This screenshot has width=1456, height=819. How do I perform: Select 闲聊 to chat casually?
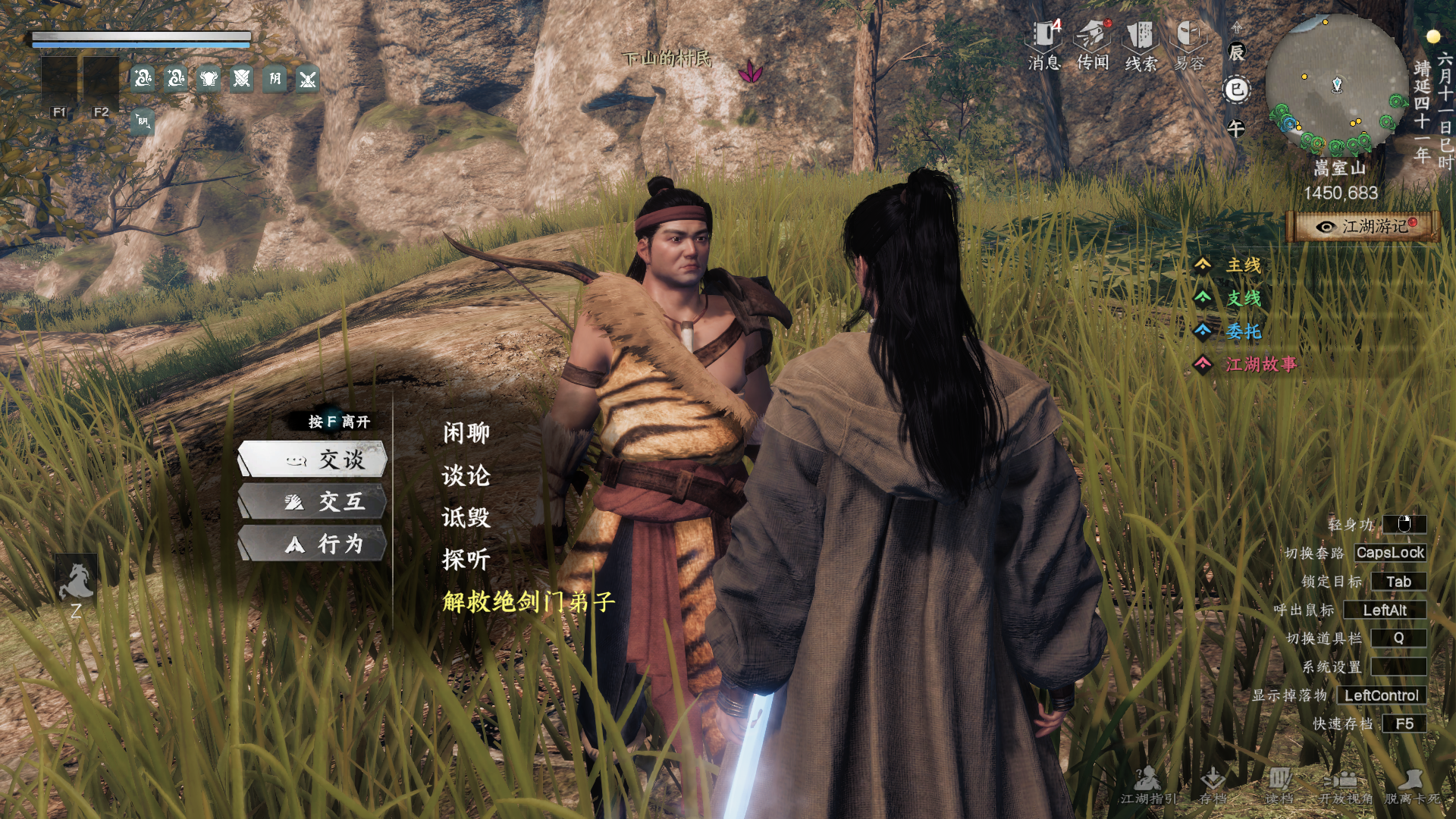pyautogui.click(x=465, y=433)
